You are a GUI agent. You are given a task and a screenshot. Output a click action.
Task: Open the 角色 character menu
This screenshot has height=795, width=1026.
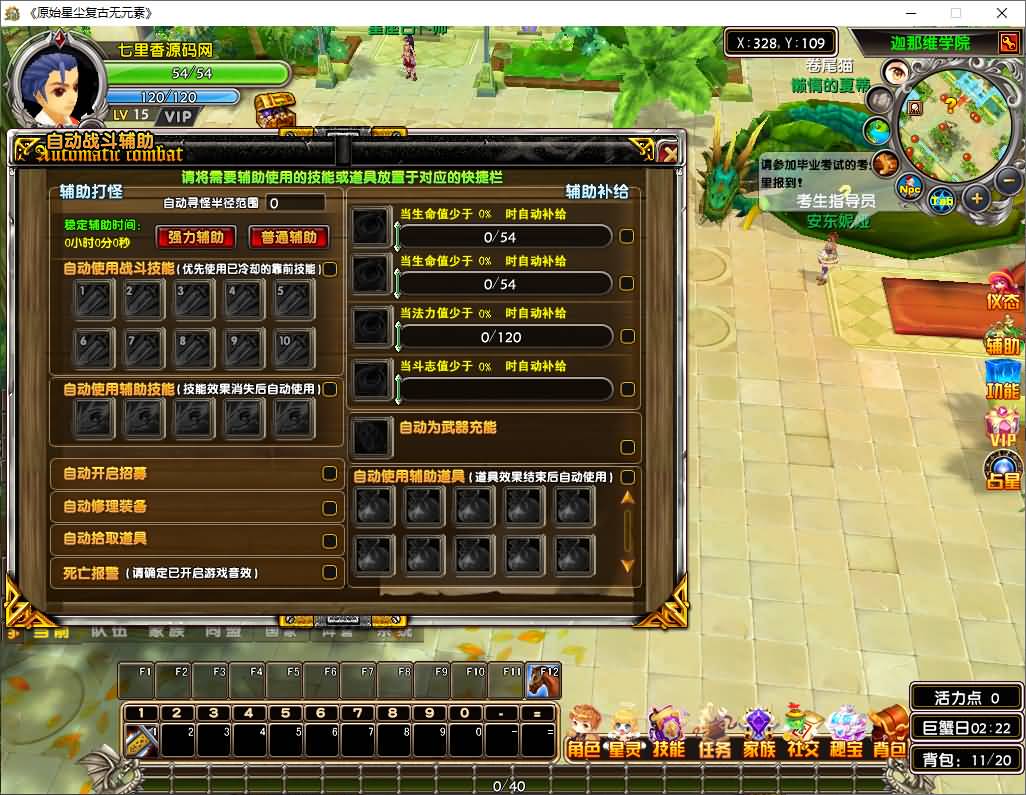pyautogui.click(x=583, y=736)
